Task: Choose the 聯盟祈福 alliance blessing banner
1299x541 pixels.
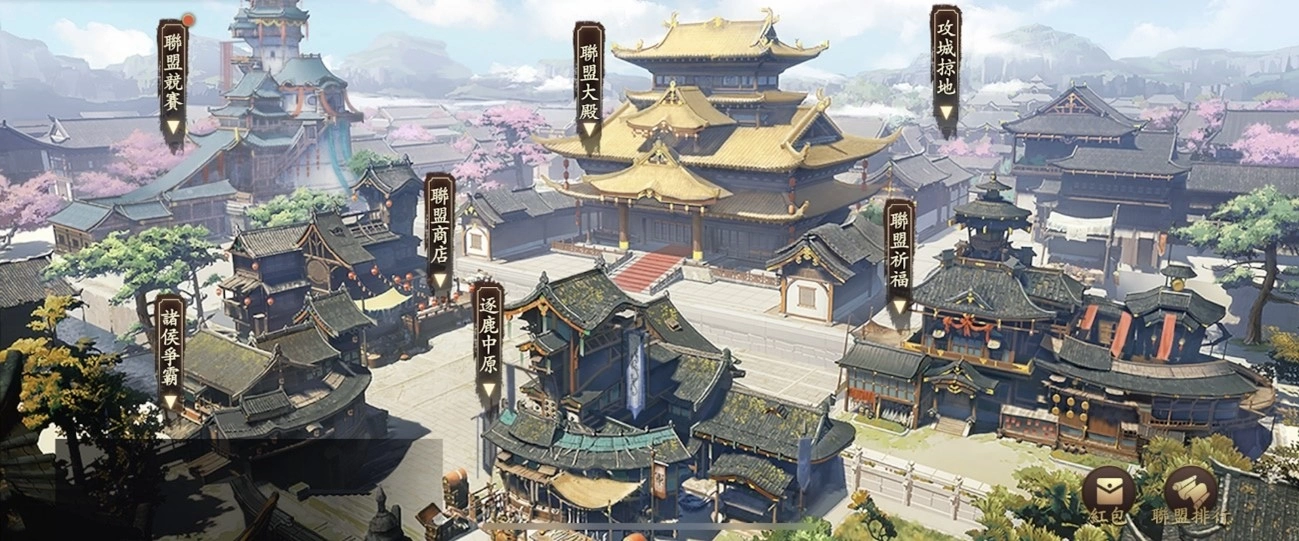Action: (x=899, y=258)
